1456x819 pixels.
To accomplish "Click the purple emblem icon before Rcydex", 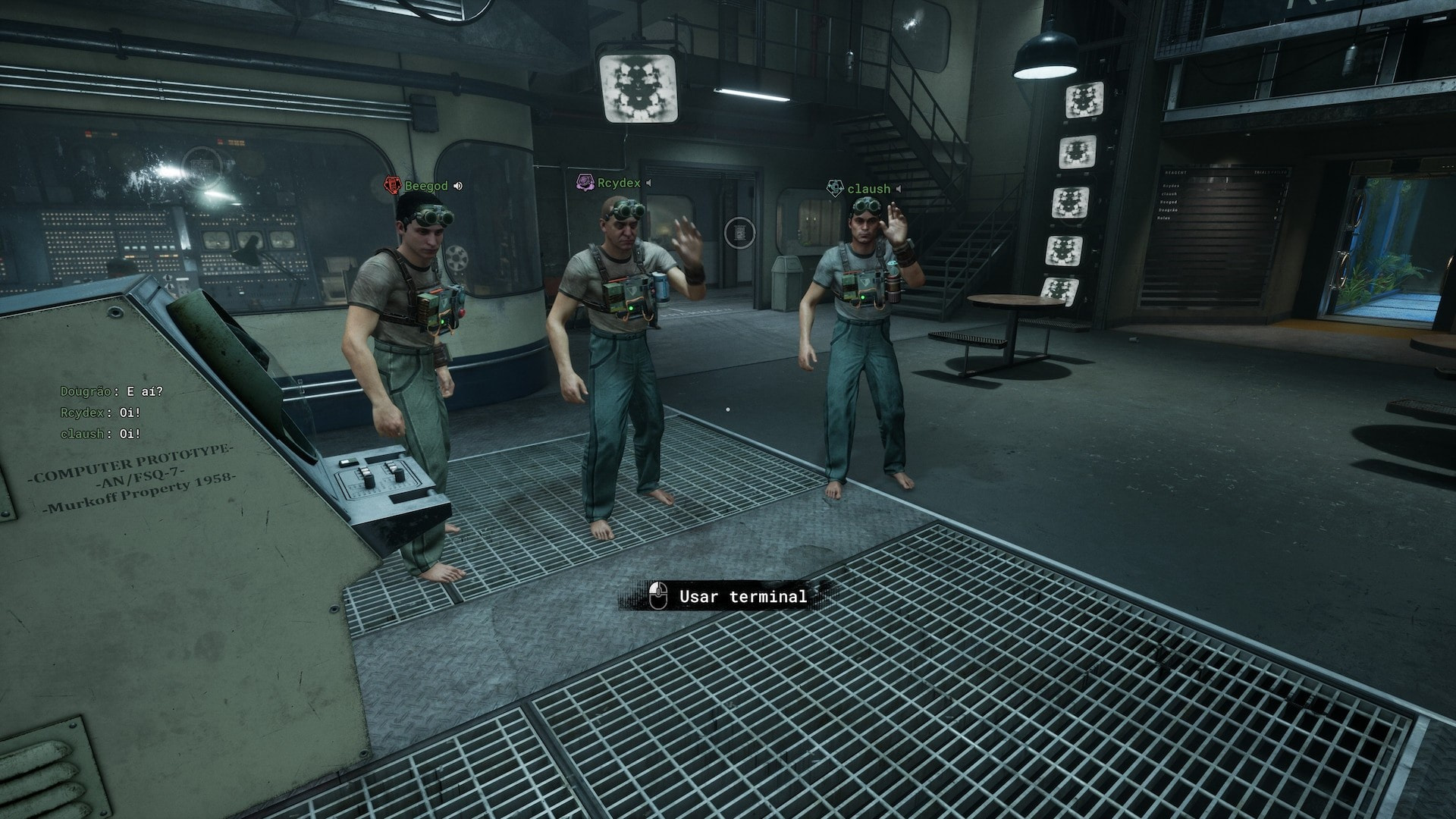I will 585,183.
